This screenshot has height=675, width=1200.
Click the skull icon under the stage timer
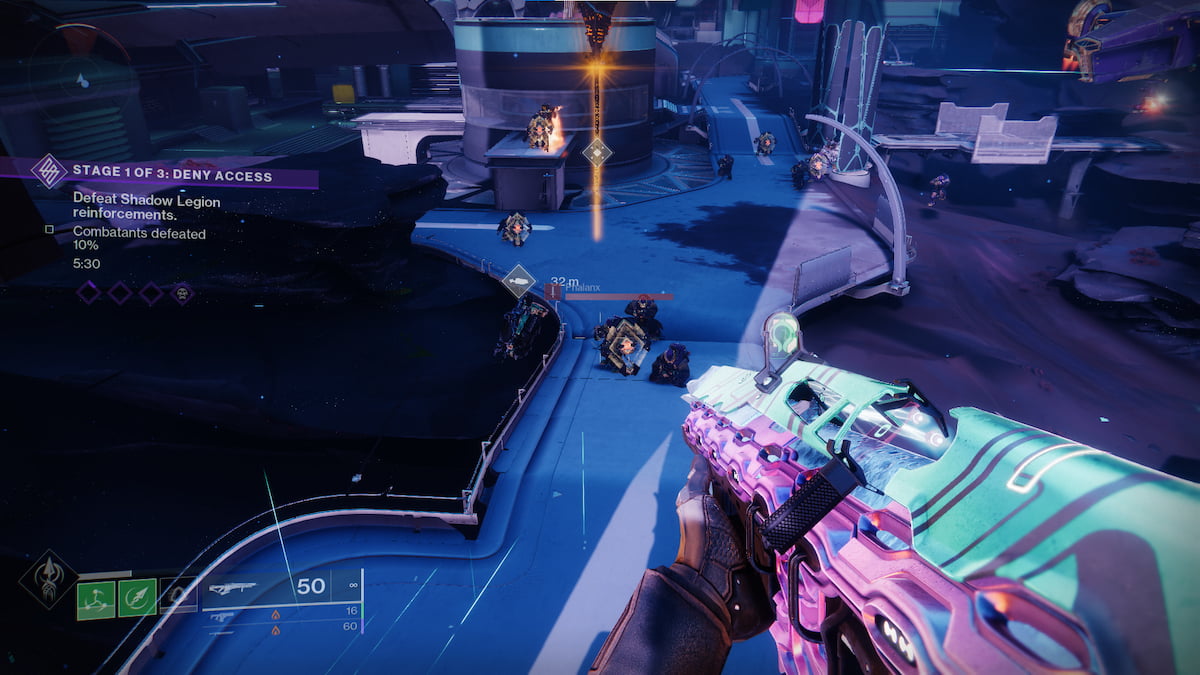point(182,292)
